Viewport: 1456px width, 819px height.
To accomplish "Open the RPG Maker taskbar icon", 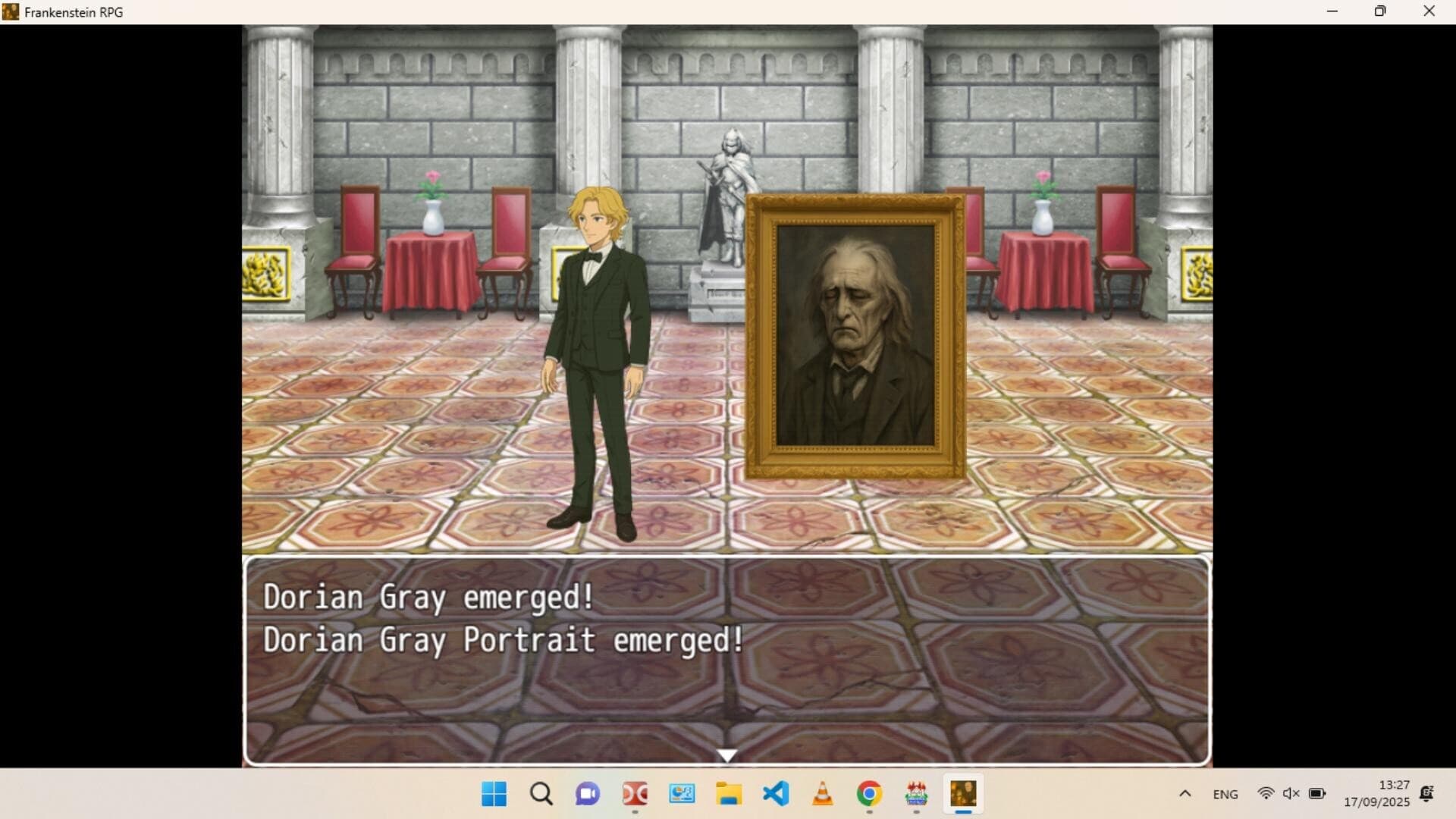I will pos(917,794).
